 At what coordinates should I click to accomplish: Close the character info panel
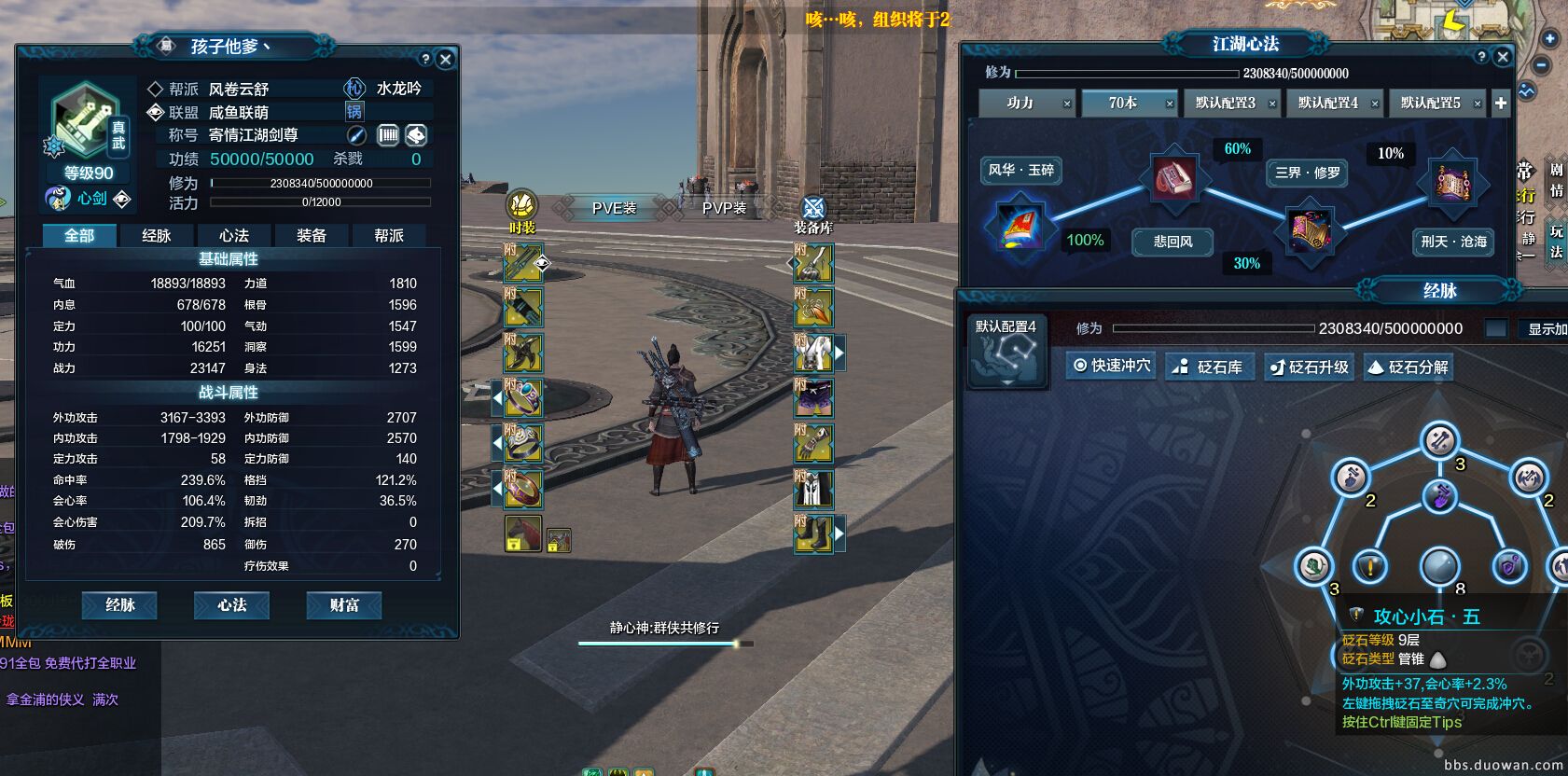pyautogui.click(x=446, y=59)
